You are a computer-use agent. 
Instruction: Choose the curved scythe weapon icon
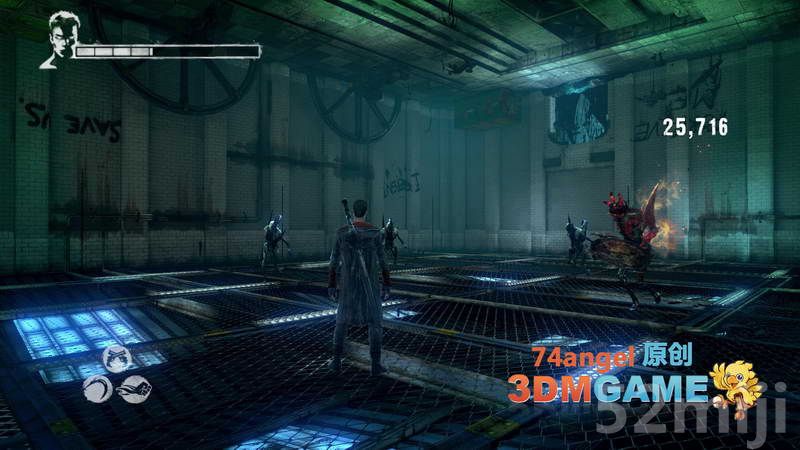click(x=98, y=387)
